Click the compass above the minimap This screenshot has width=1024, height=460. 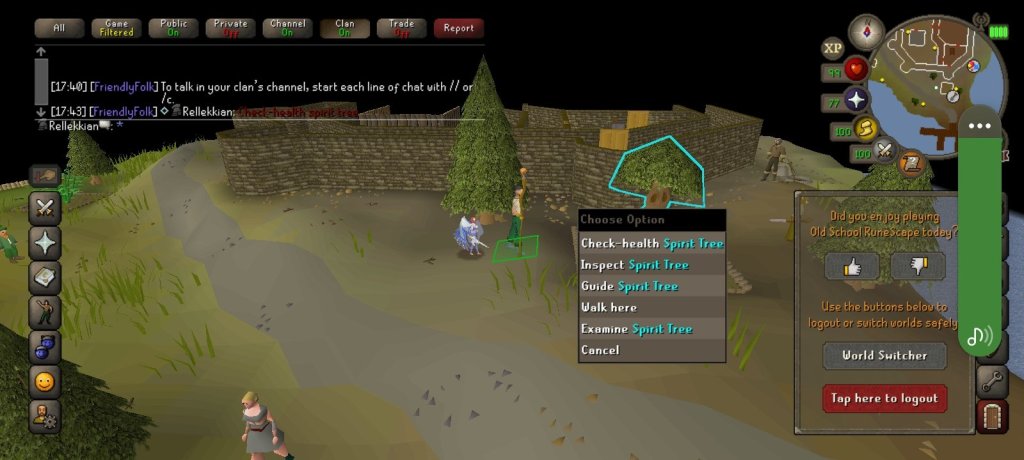point(866,27)
